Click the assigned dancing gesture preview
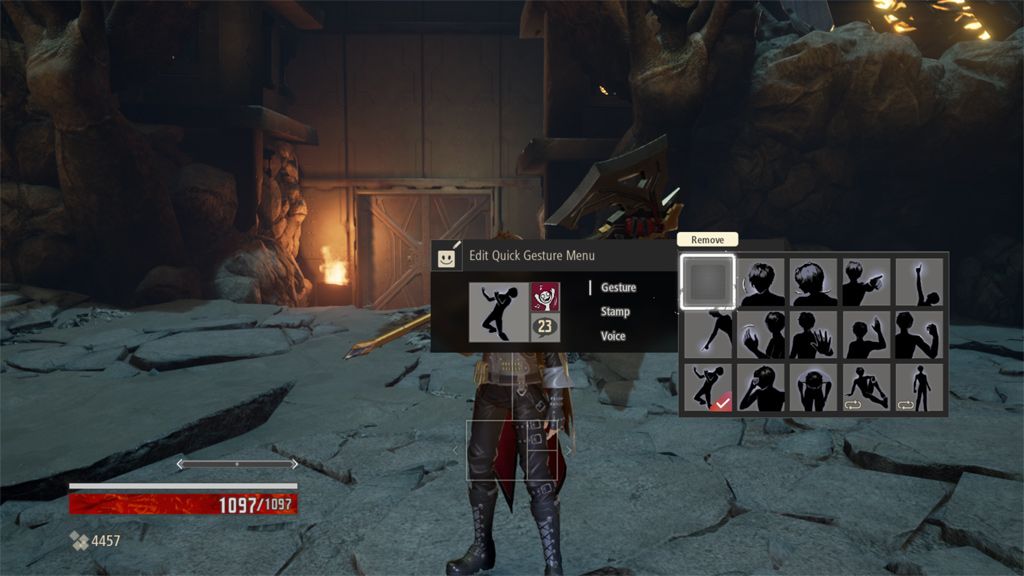 (x=498, y=311)
